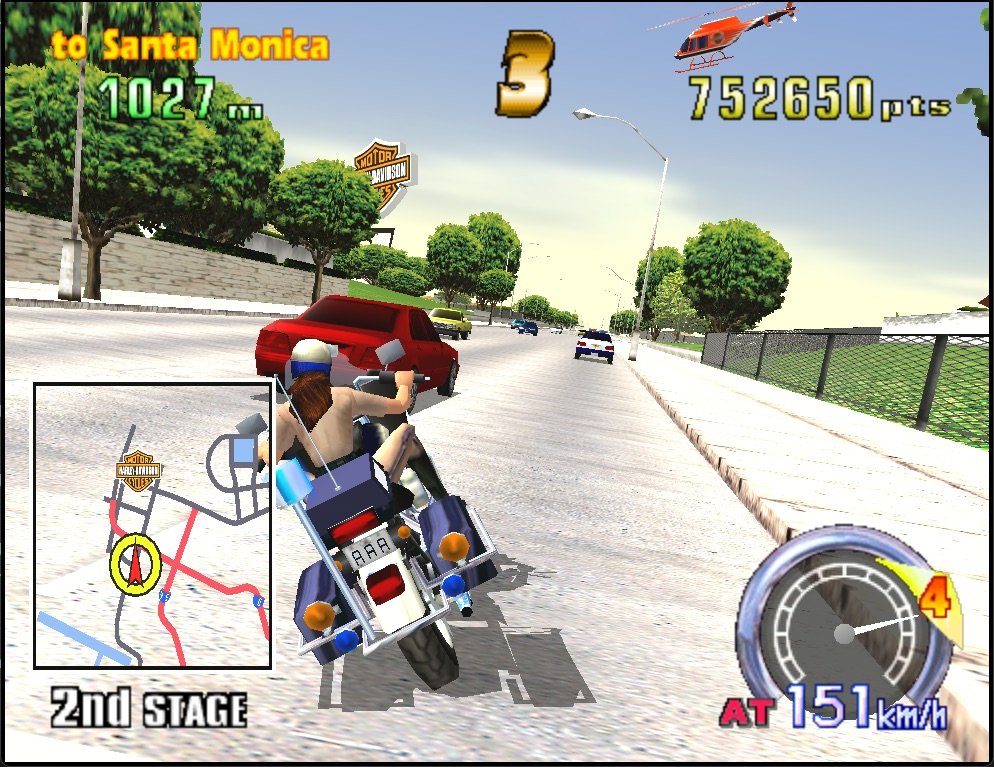The width and height of the screenshot is (994, 767).
Task: Select the 'to Santa Monica' destination tracker
Action: pos(189,46)
